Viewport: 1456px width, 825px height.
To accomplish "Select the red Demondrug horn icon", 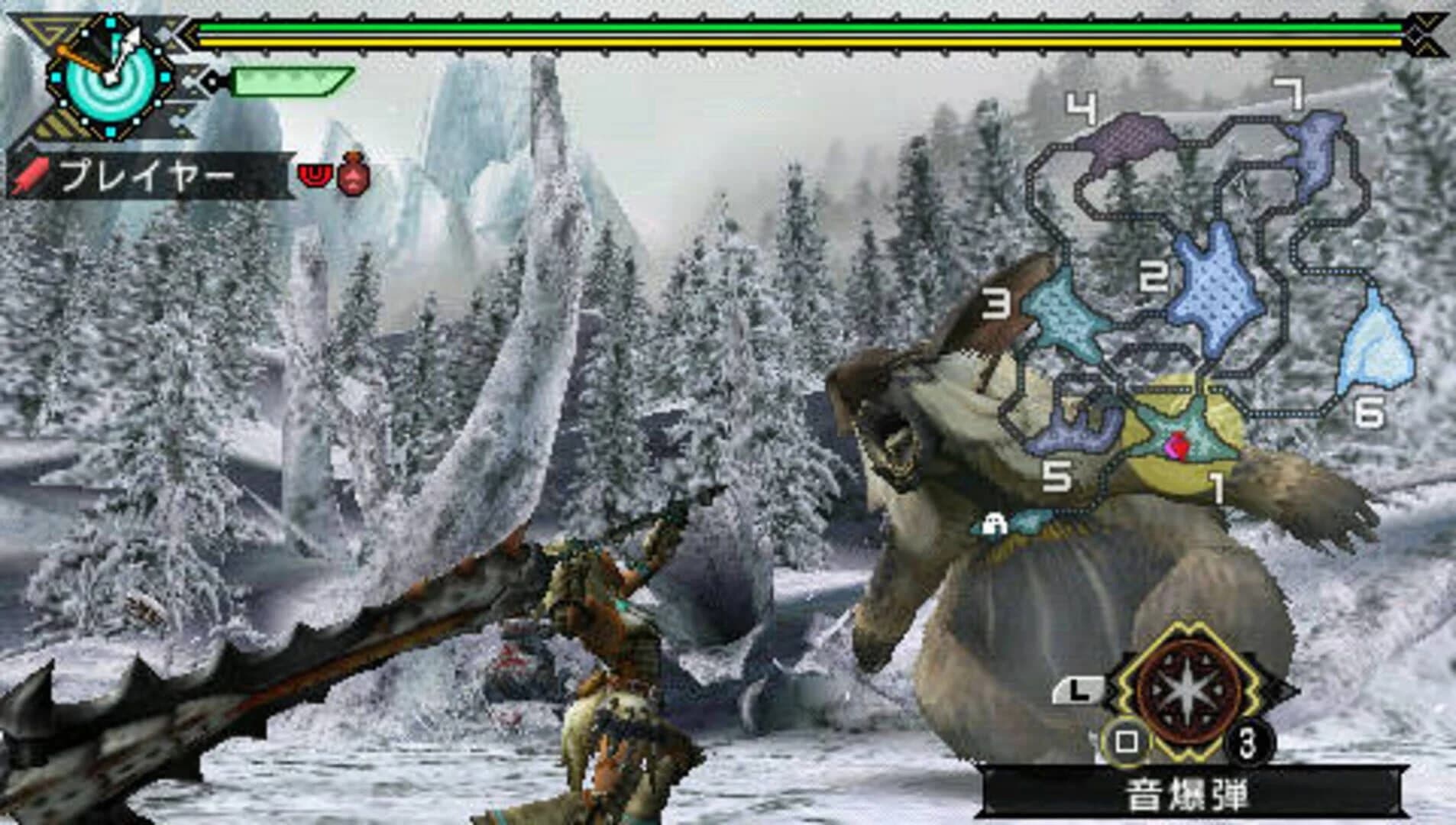I will pos(315,177).
